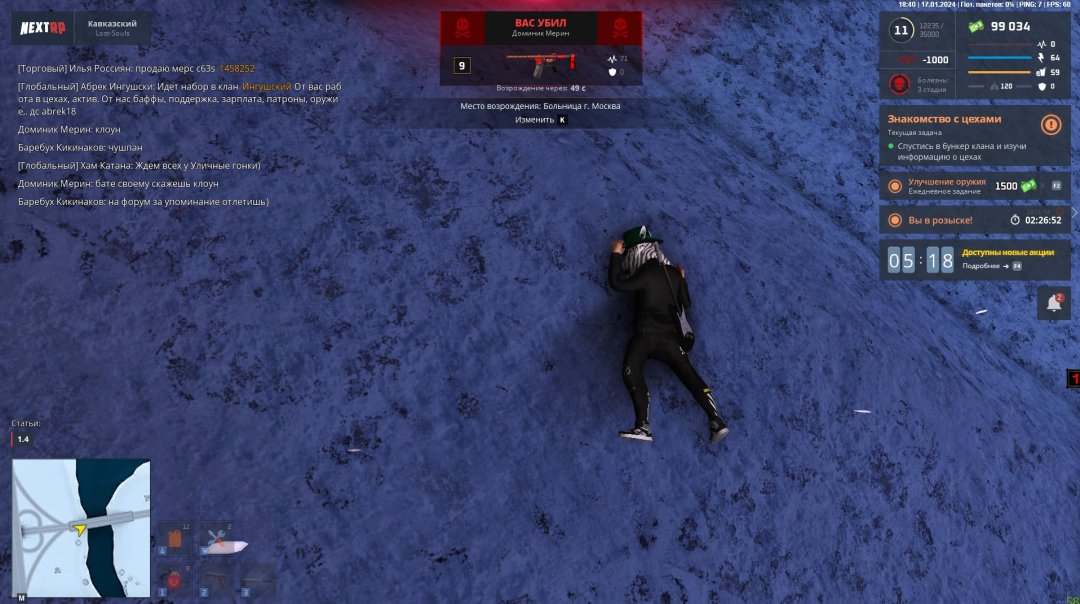
Task: Click the abrek18 clan recruitment chat message
Action: (x=180, y=99)
